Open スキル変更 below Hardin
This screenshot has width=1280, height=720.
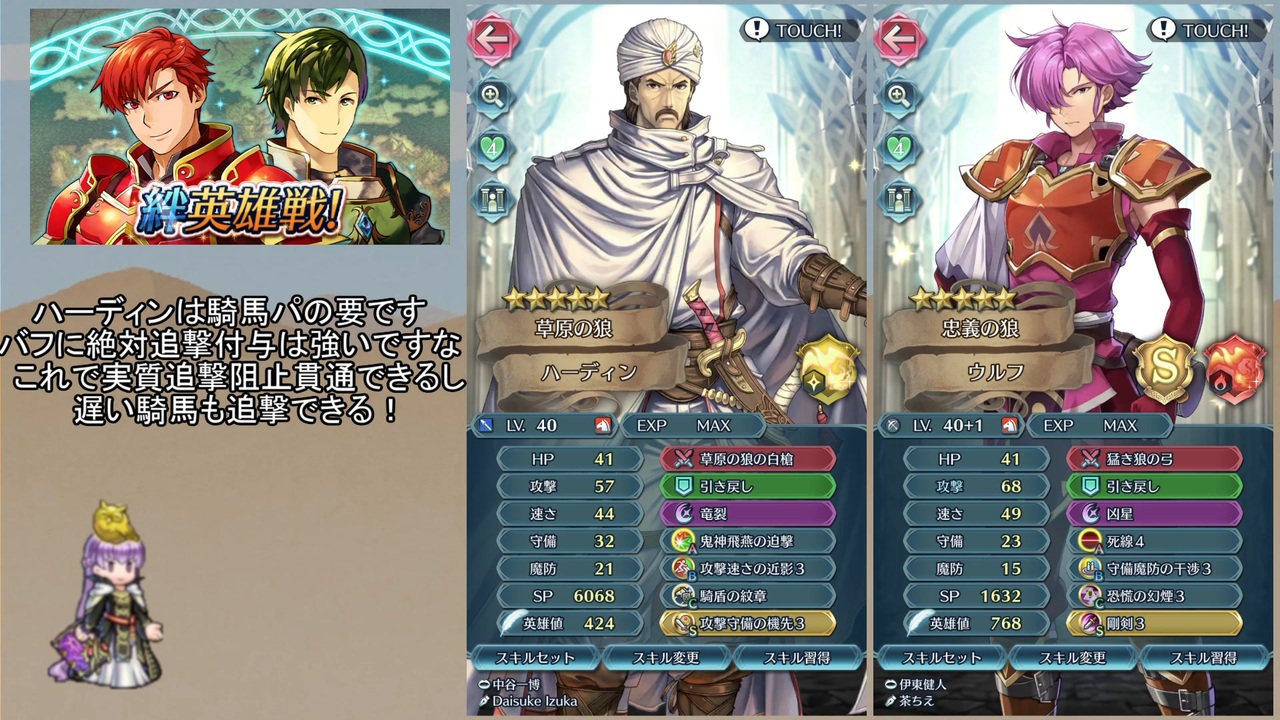click(668, 658)
